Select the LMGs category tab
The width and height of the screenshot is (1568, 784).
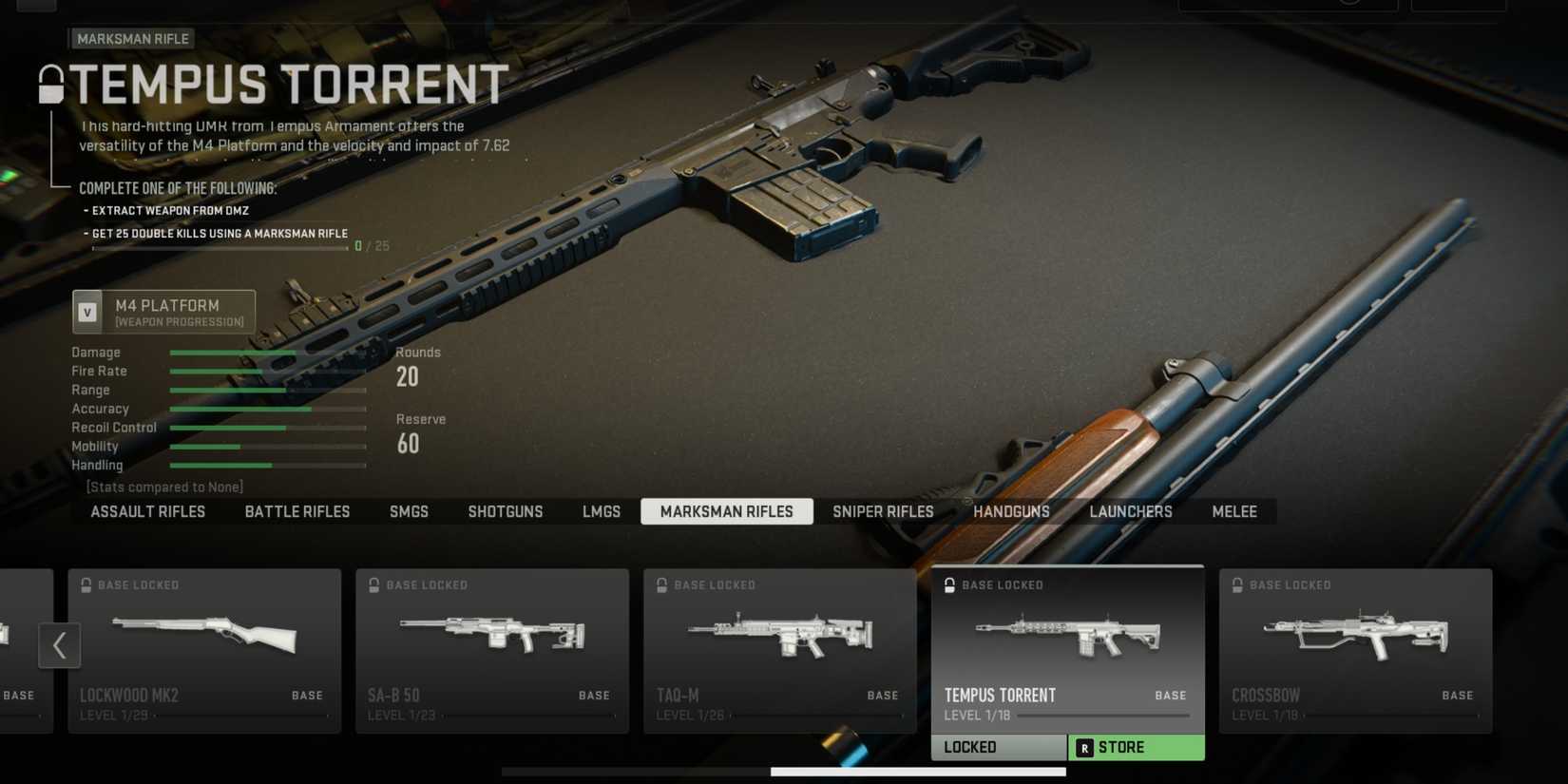pyautogui.click(x=601, y=511)
